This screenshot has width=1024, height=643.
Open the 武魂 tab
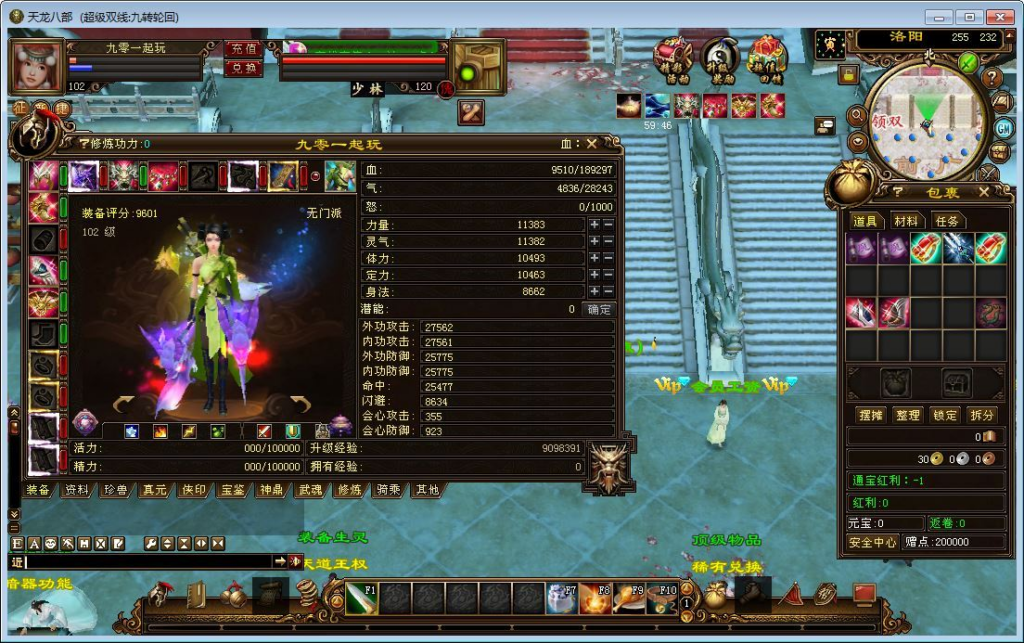point(310,490)
